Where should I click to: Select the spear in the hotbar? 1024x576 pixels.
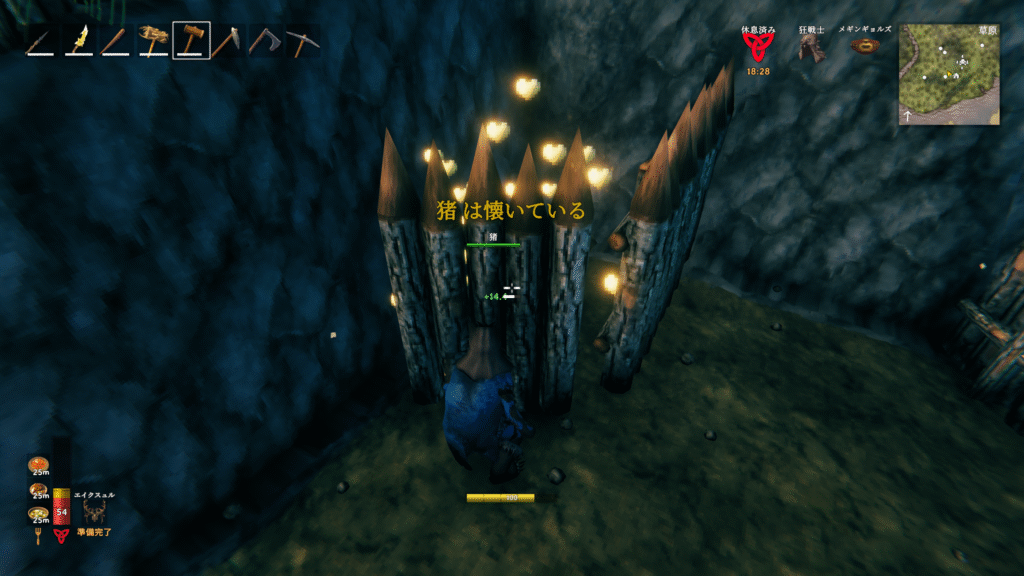click(40, 42)
